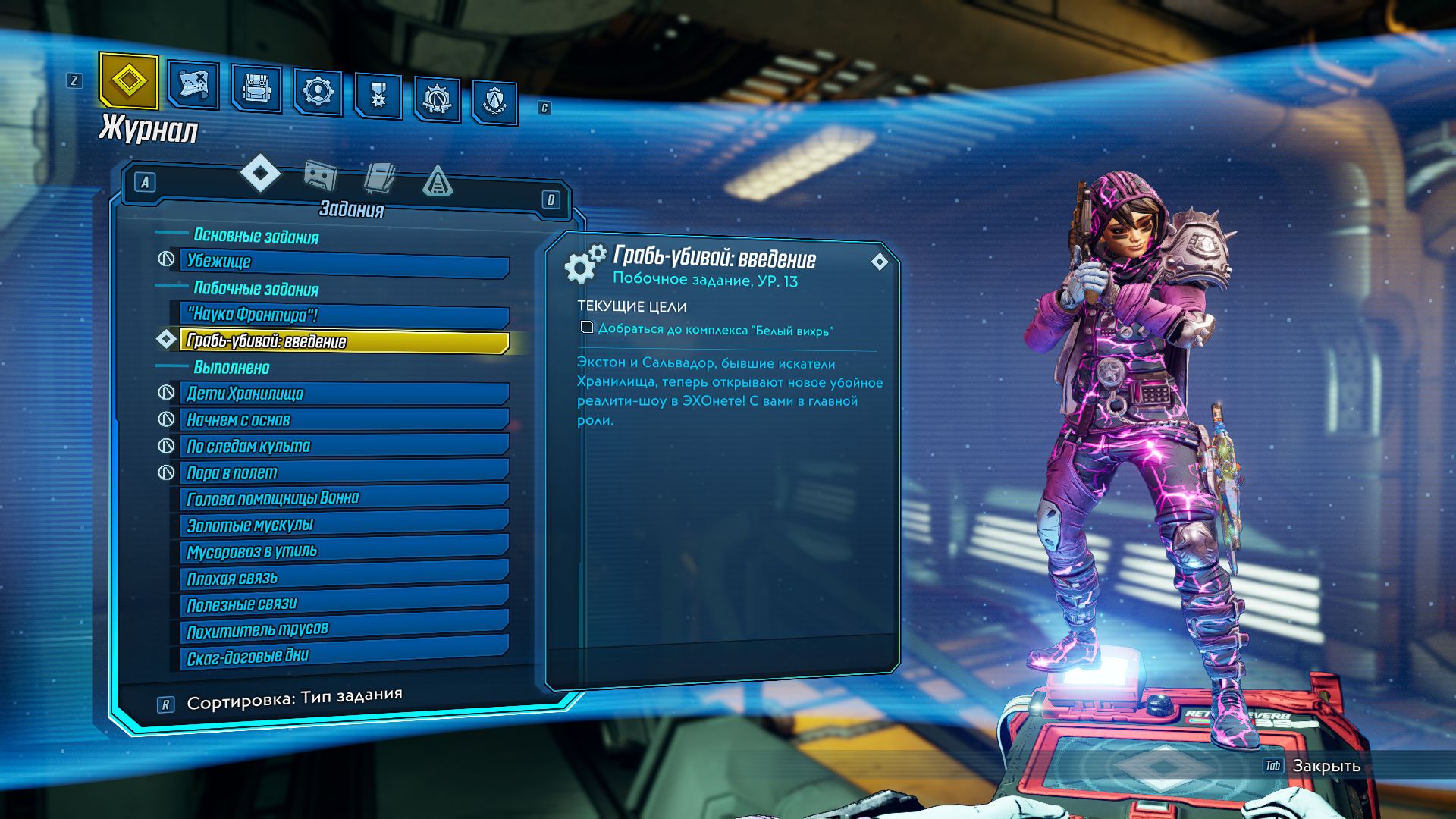Screen dimensions: 1456x819
Task: Switch to the cassette tape audio logs tab
Action: pos(320,177)
